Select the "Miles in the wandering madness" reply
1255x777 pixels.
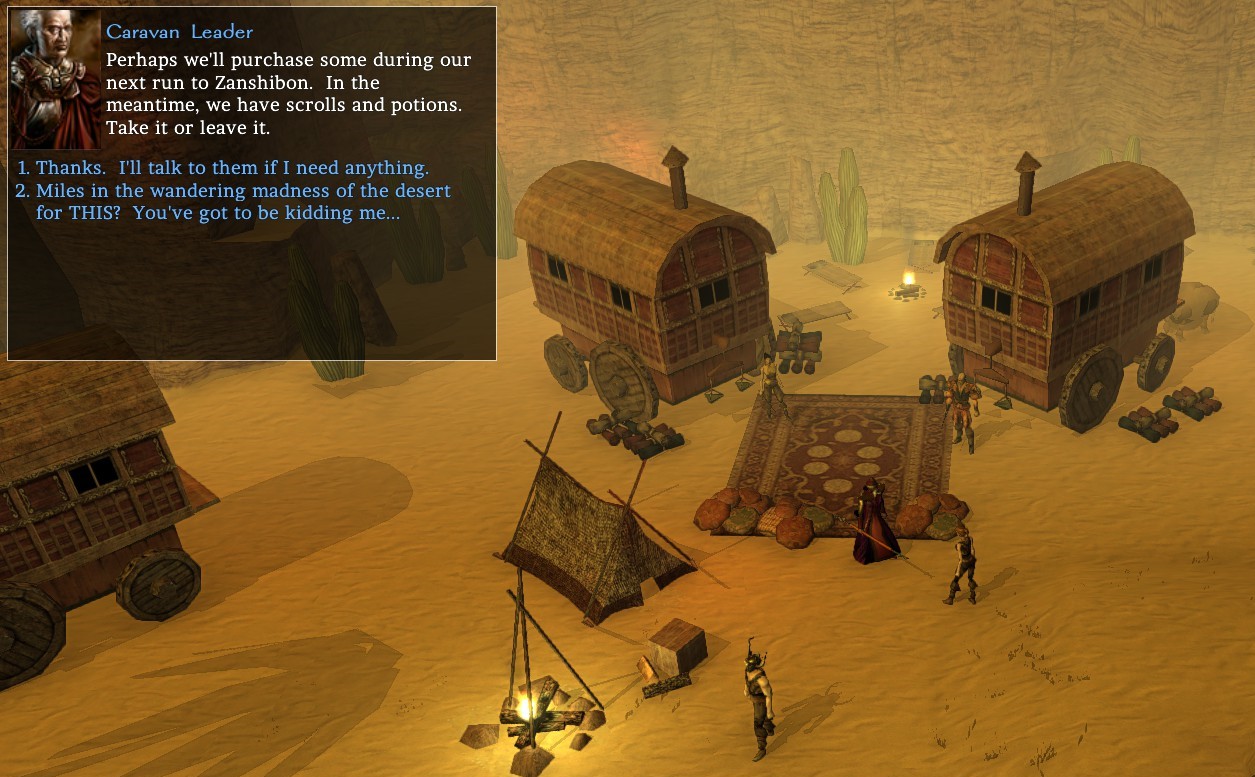243,201
